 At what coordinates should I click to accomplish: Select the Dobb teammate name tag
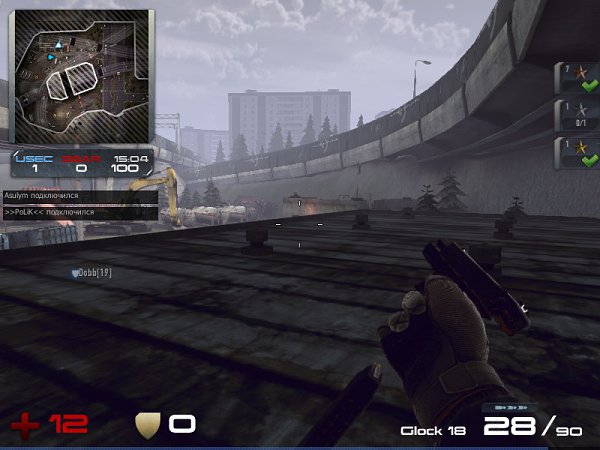tap(91, 272)
